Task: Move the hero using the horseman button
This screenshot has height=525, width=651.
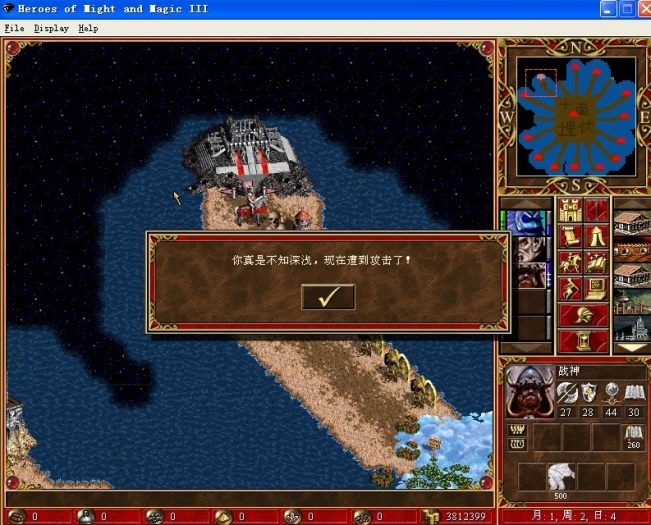Action: [x=571, y=263]
